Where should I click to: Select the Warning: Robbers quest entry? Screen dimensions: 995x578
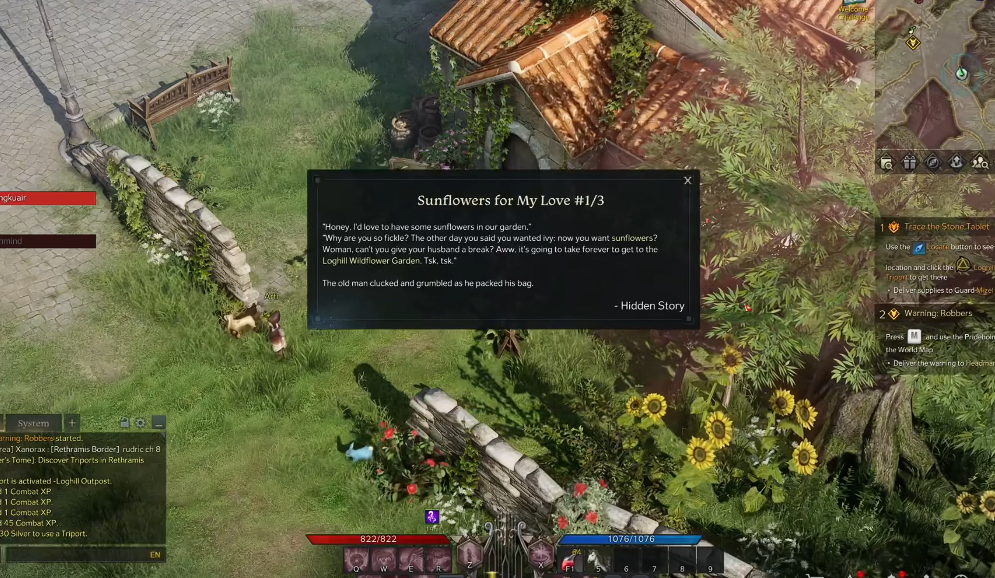point(937,313)
